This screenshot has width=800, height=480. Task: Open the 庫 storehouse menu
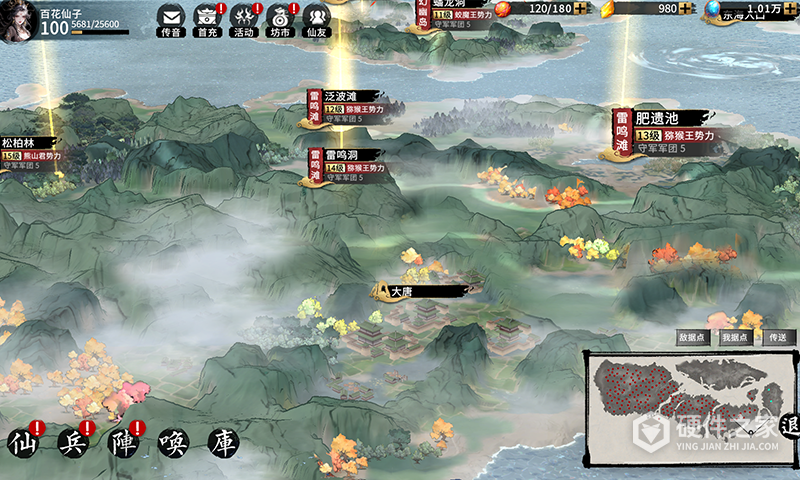[x=223, y=441]
